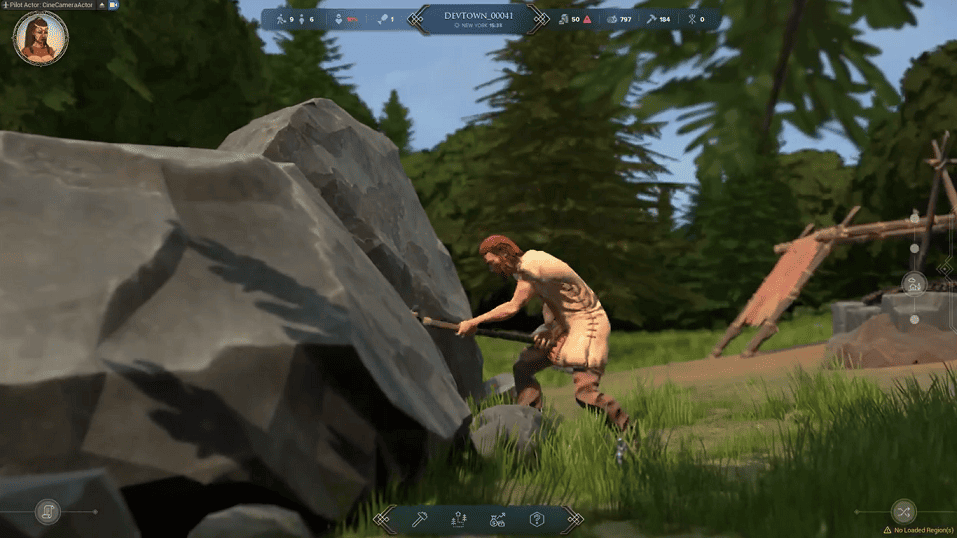The image size is (957, 538).
Task: Click the population count icon
Action: pyautogui.click(x=281, y=19)
